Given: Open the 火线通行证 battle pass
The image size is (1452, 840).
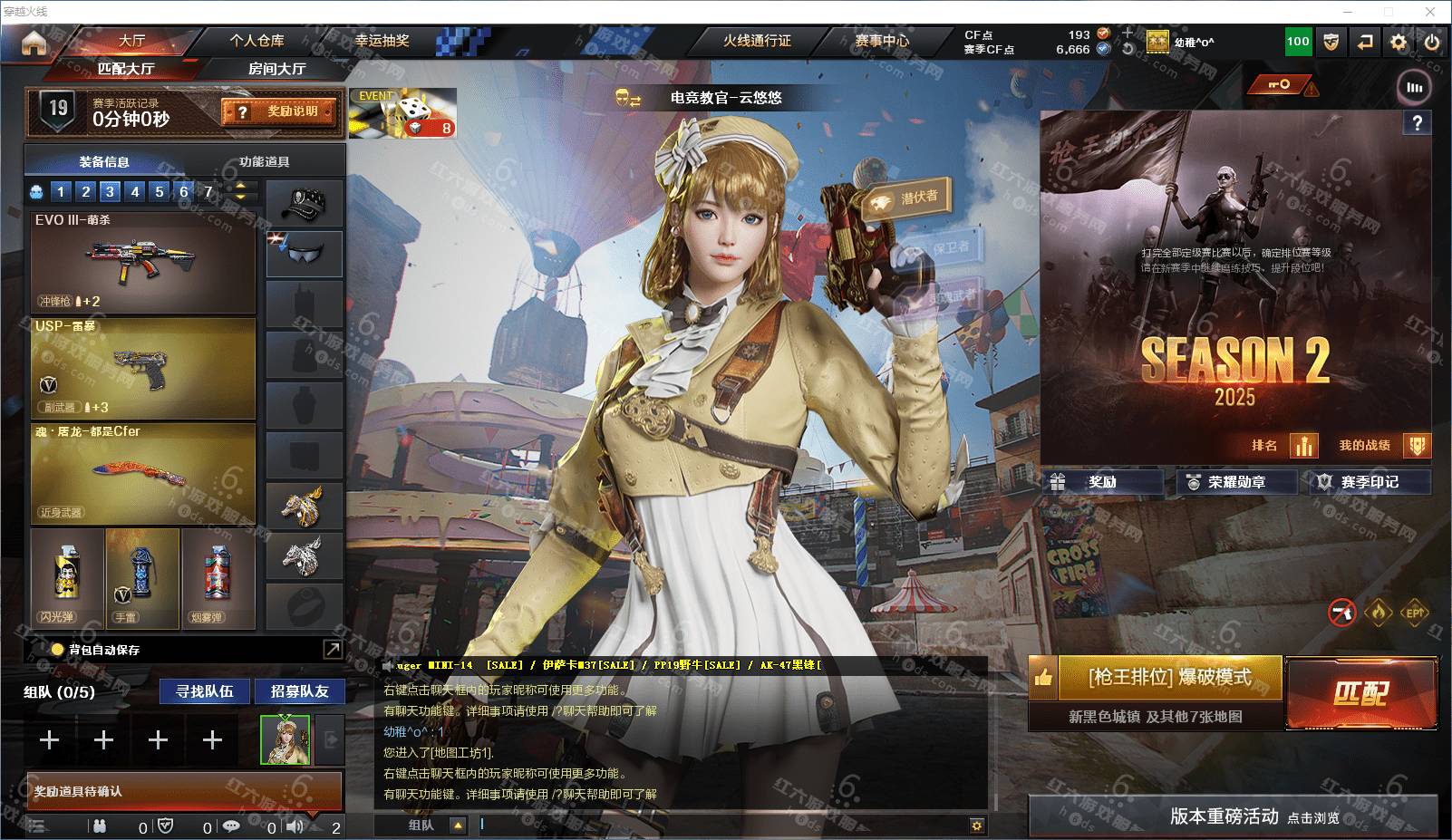Looking at the screenshot, I should (756, 41).
